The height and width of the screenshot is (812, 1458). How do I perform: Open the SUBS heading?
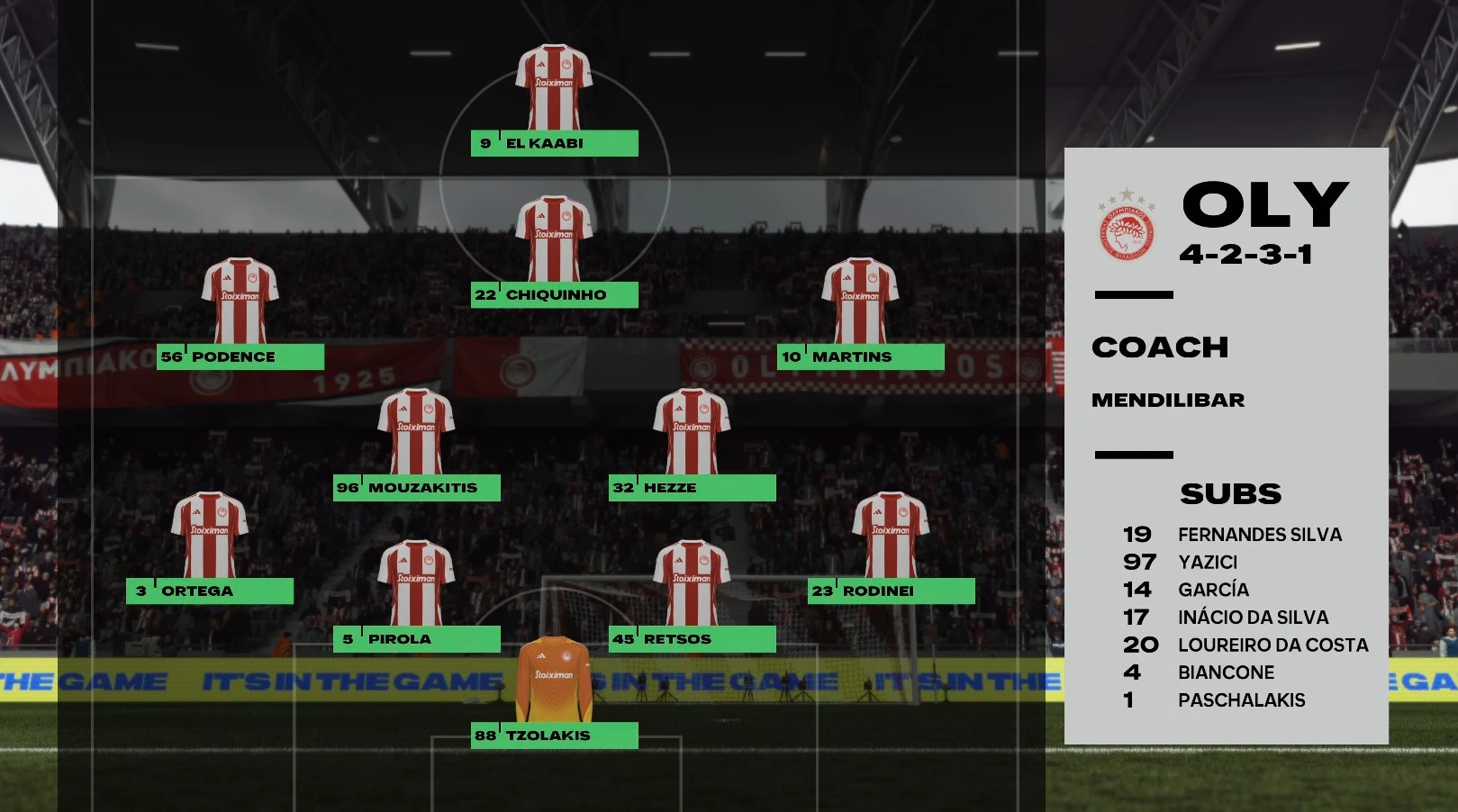[x=1232, y=493]
